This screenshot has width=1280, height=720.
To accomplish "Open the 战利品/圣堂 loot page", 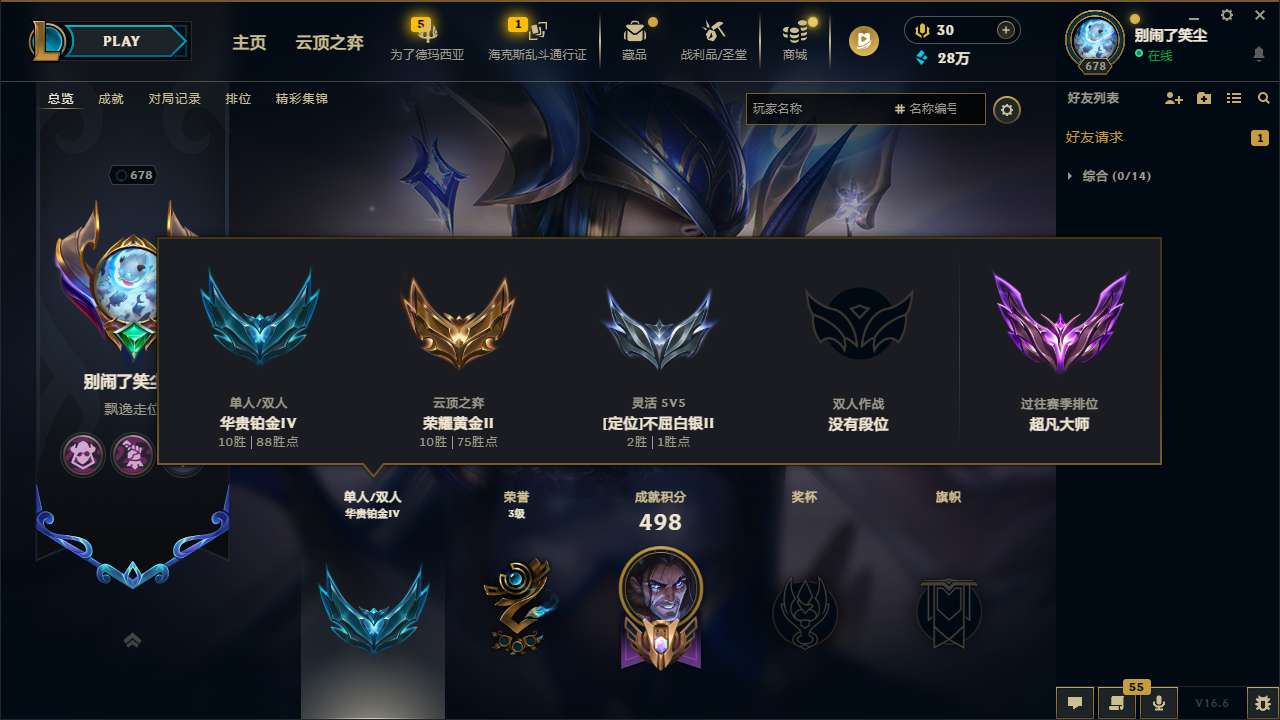I will pos(712,40).
